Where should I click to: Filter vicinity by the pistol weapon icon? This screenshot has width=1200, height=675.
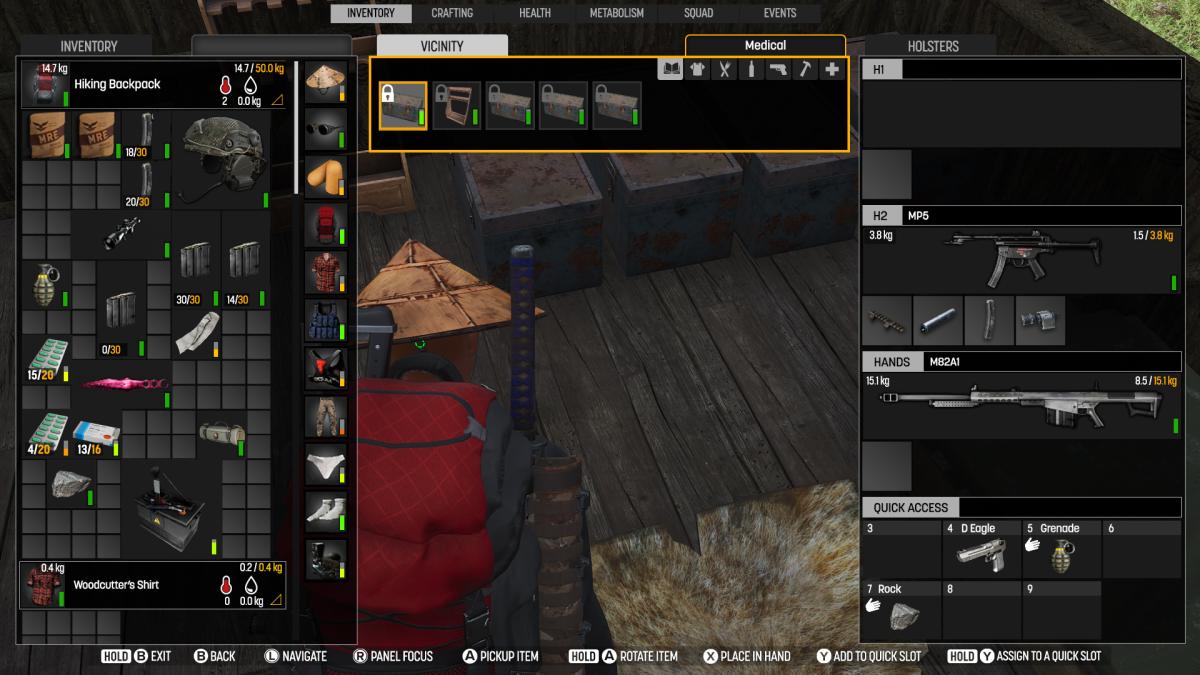coord(777,70)
